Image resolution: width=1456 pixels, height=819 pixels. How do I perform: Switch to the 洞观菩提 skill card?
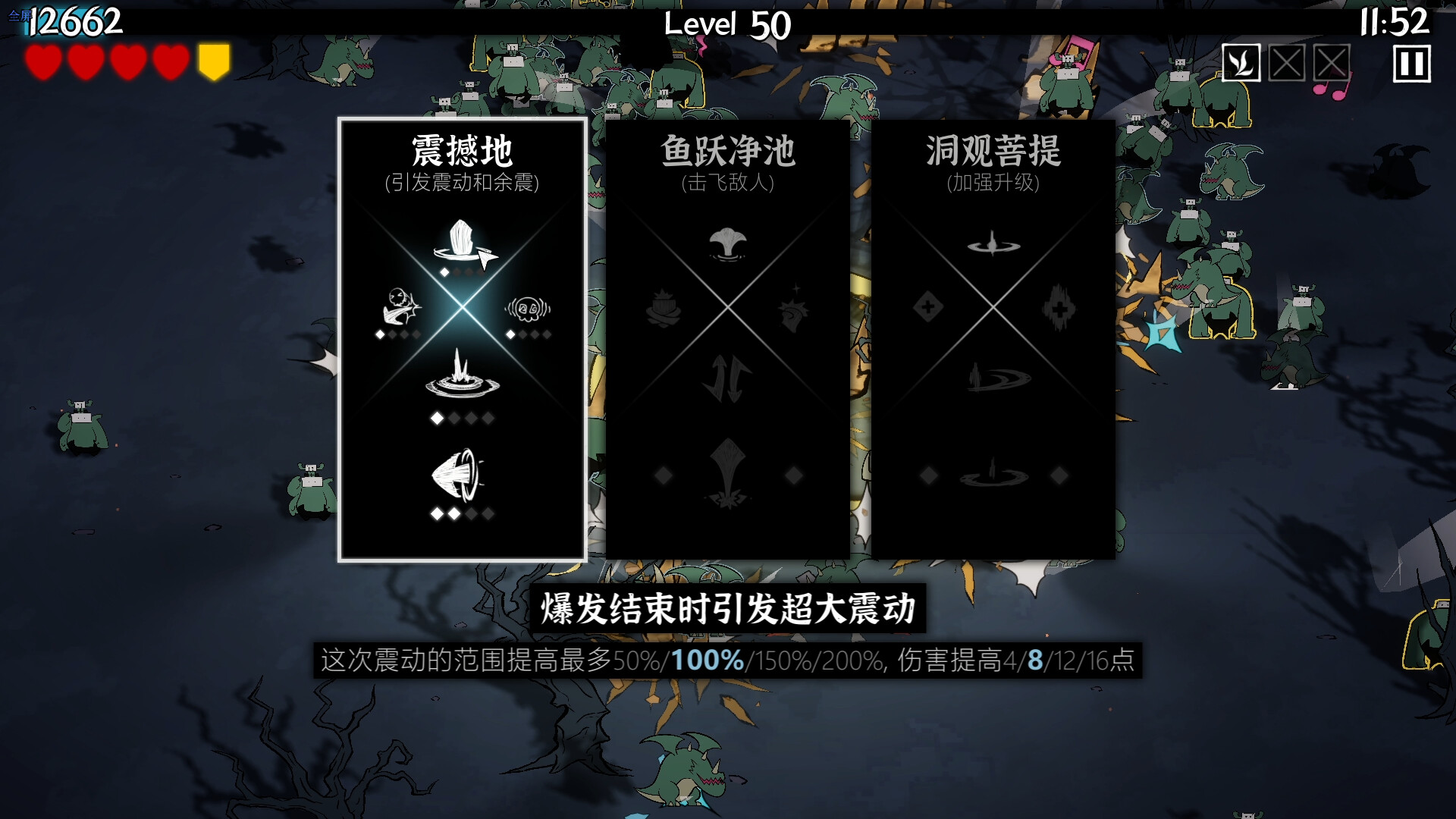coord(995,341)
